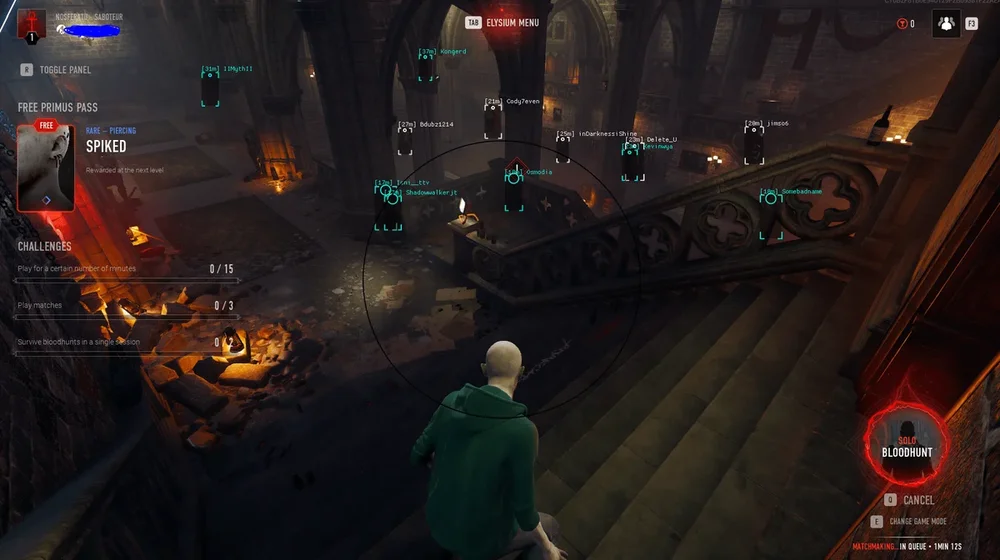Open the Free Primus Pass header
The height and width of the screenshot is (560, 1000).
pos(58,107)
